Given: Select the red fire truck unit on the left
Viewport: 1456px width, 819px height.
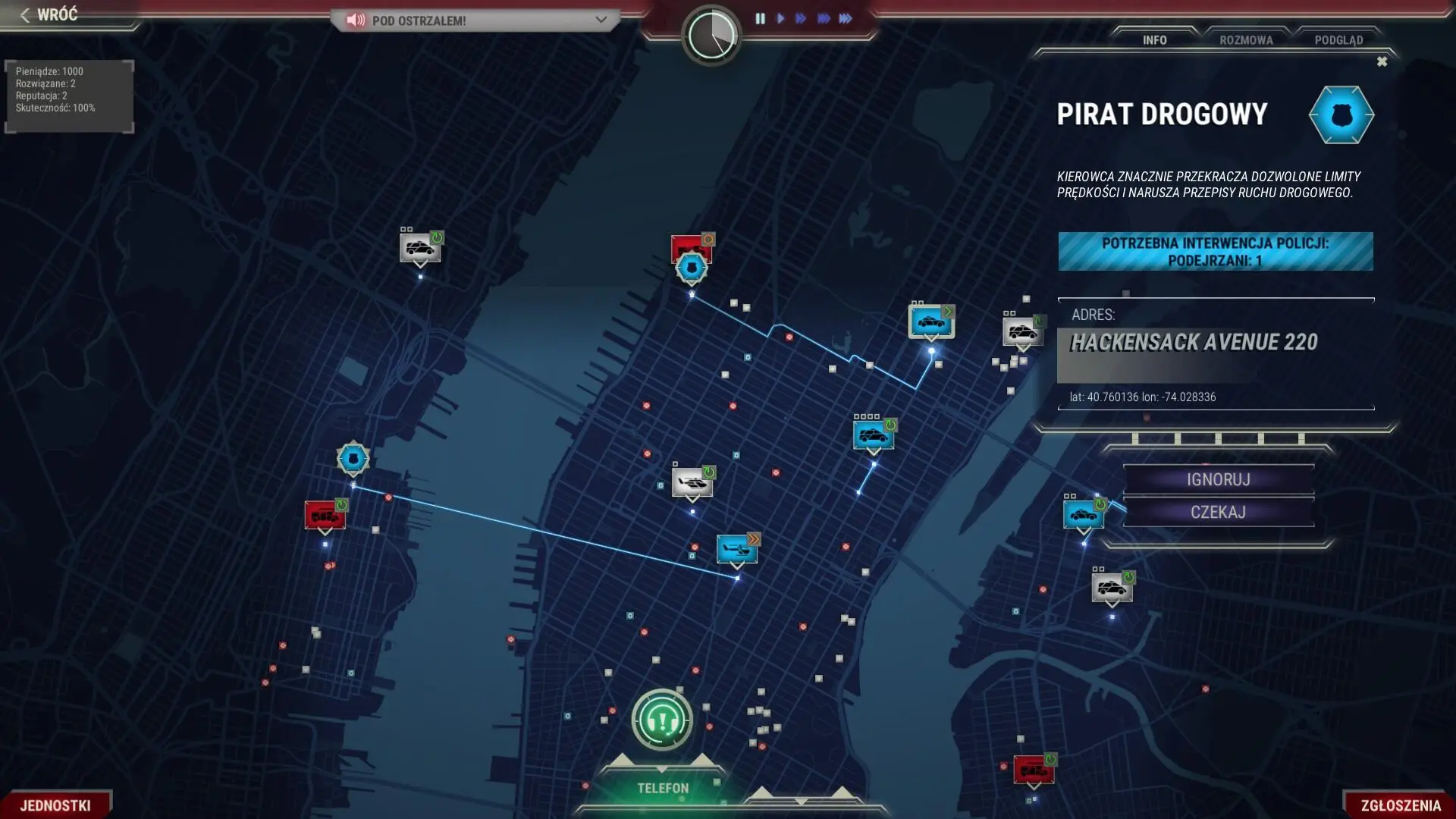Looking at the screenshot, I should click(325, 516).
